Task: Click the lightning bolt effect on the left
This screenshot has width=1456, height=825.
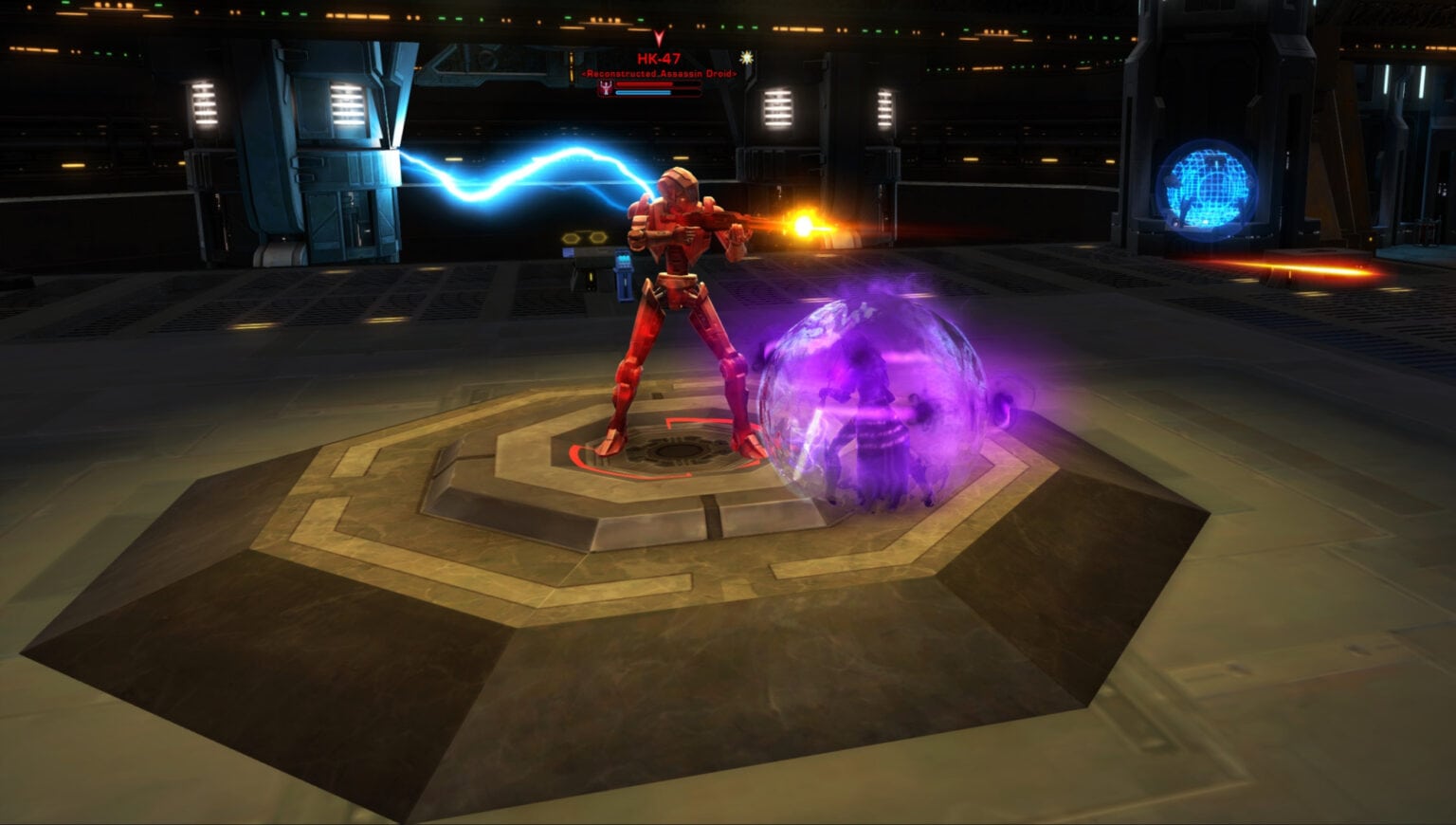Action: click(x=512, y=171)
